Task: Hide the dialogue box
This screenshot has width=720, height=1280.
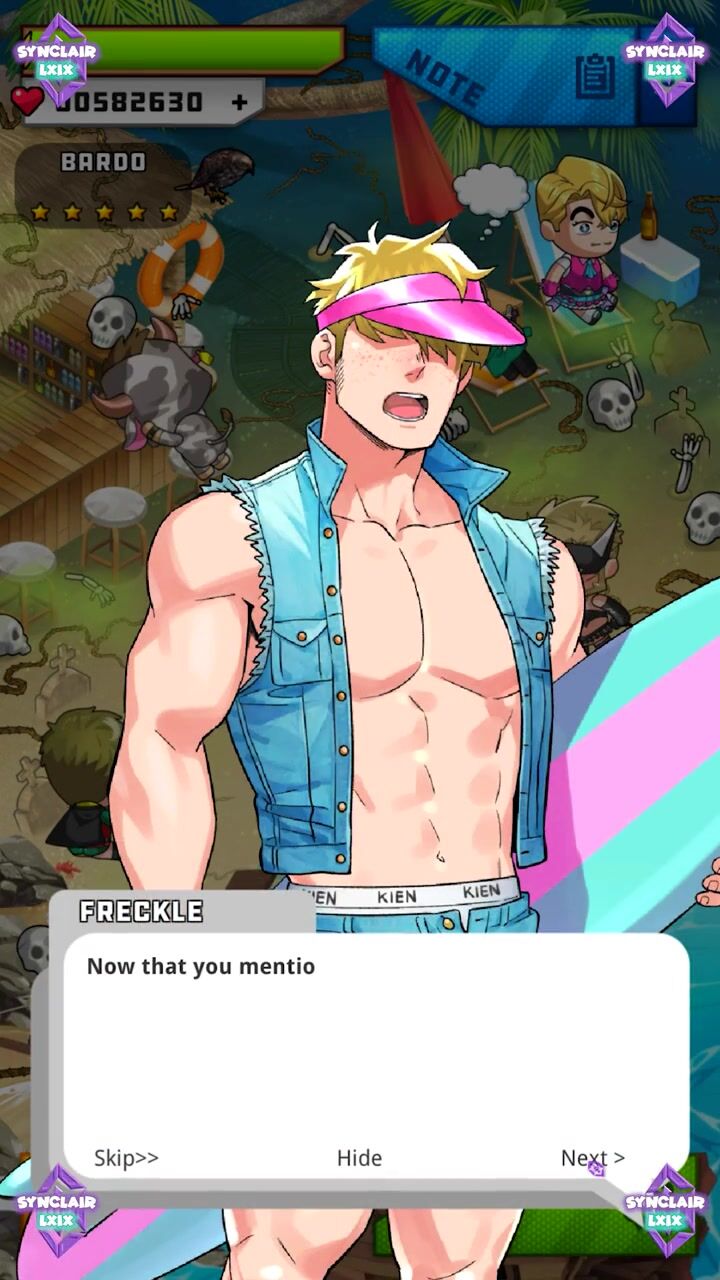Action: tap(359, 1158)
